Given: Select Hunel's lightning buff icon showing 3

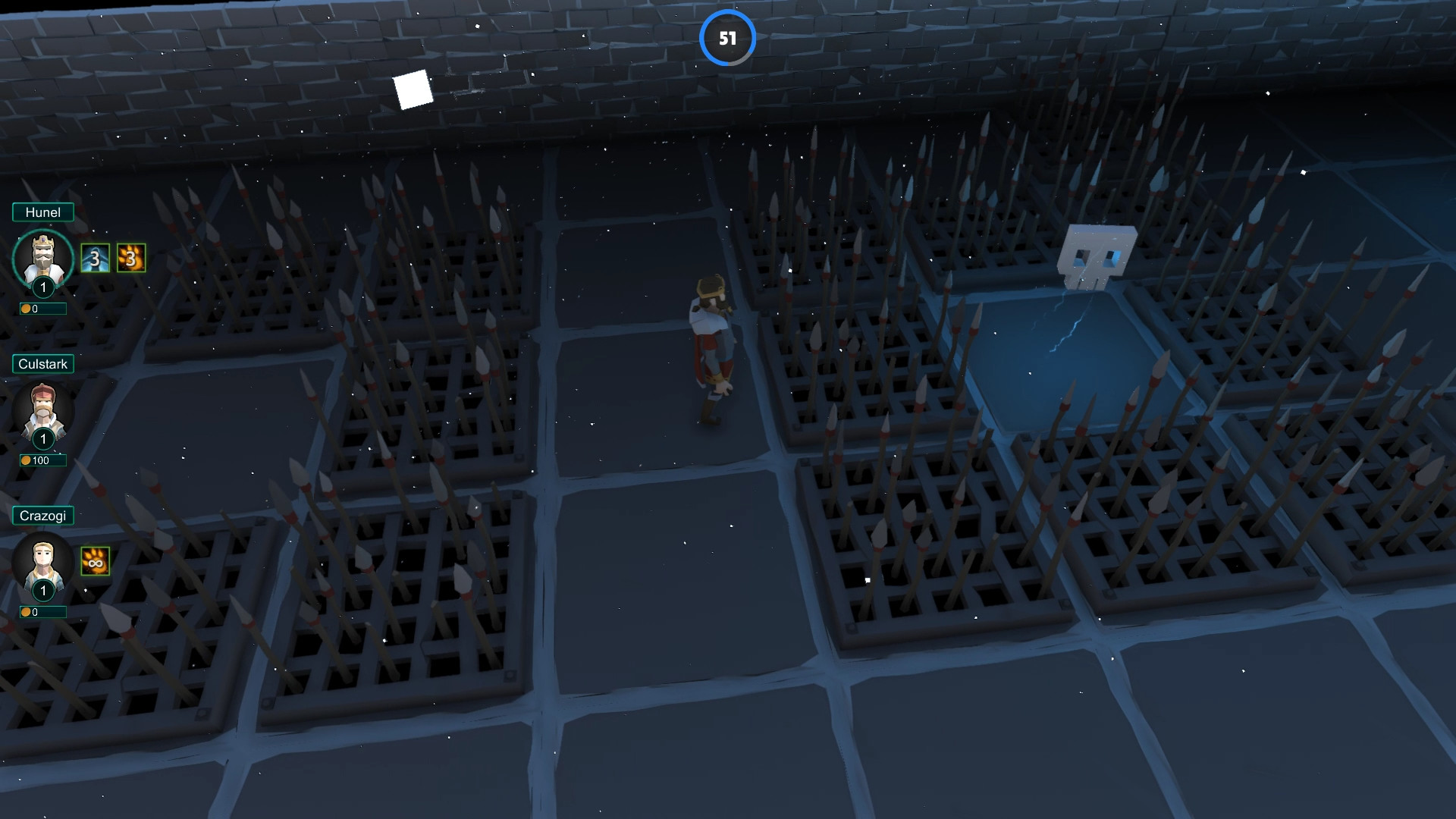Looking at the screenshot, I should tap(97, 258).
